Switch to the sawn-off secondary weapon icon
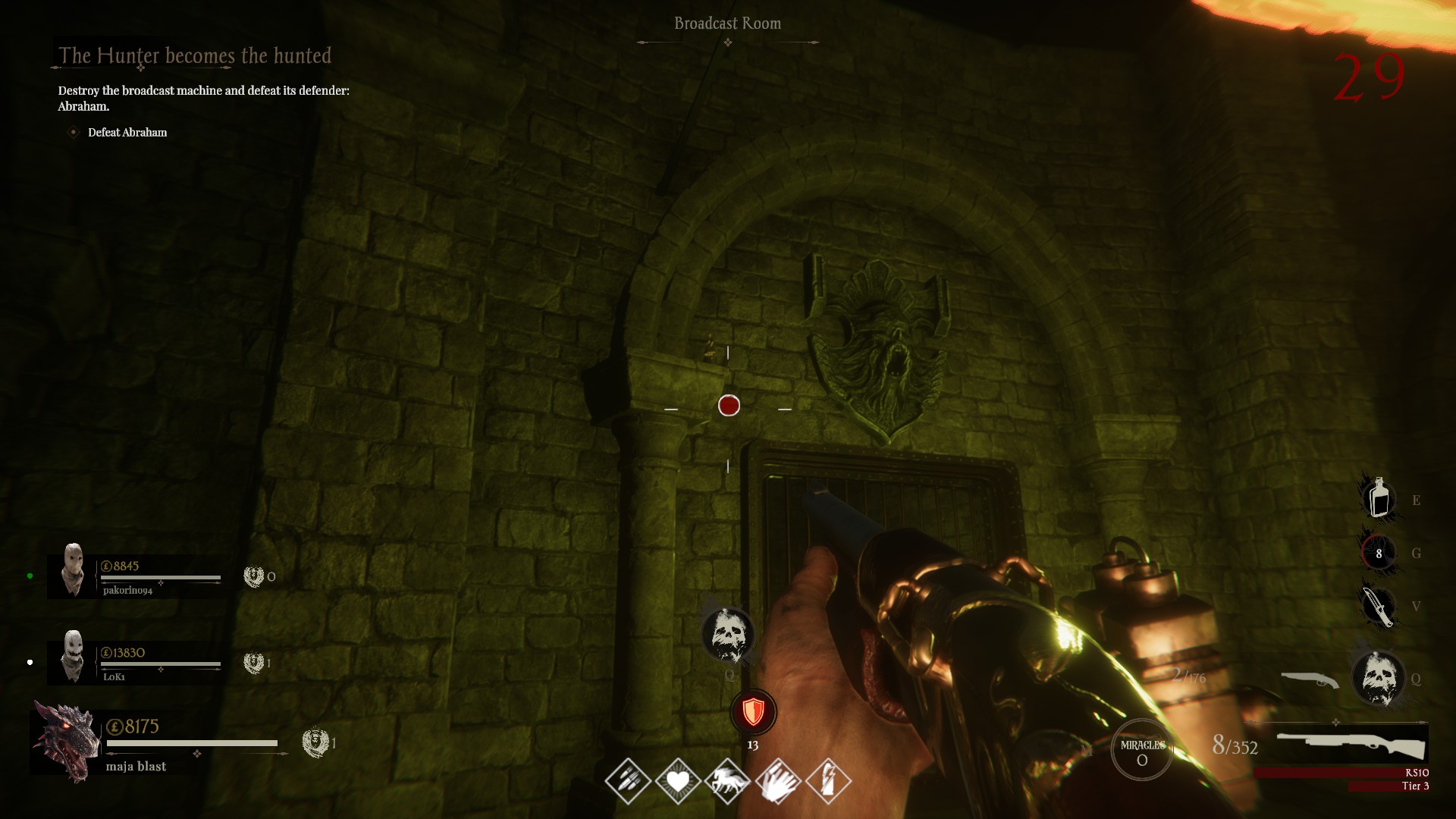Screen dimensions: 1456x819 (1310, 679)
